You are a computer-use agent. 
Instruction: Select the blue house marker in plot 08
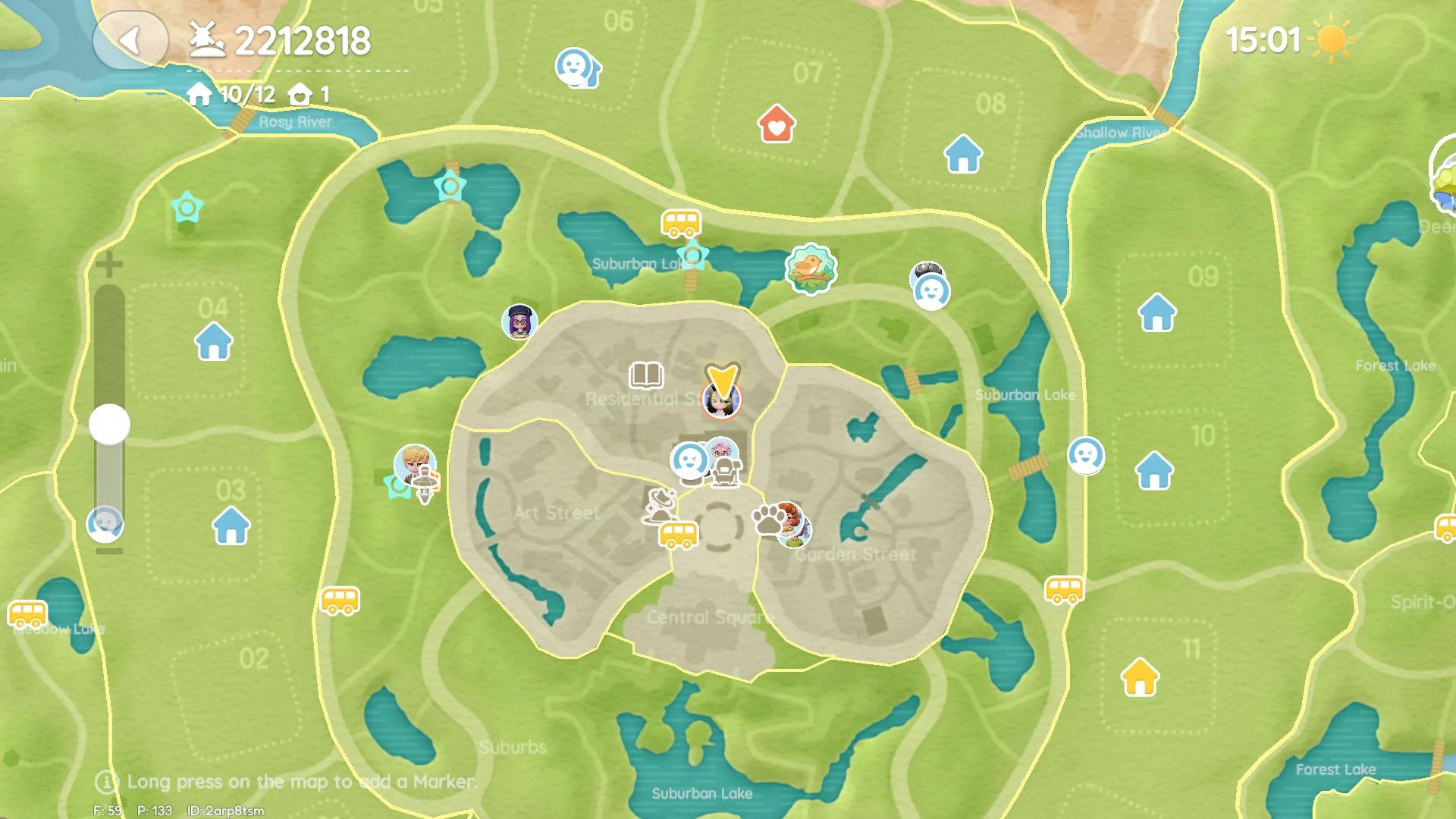click(963, 154)
